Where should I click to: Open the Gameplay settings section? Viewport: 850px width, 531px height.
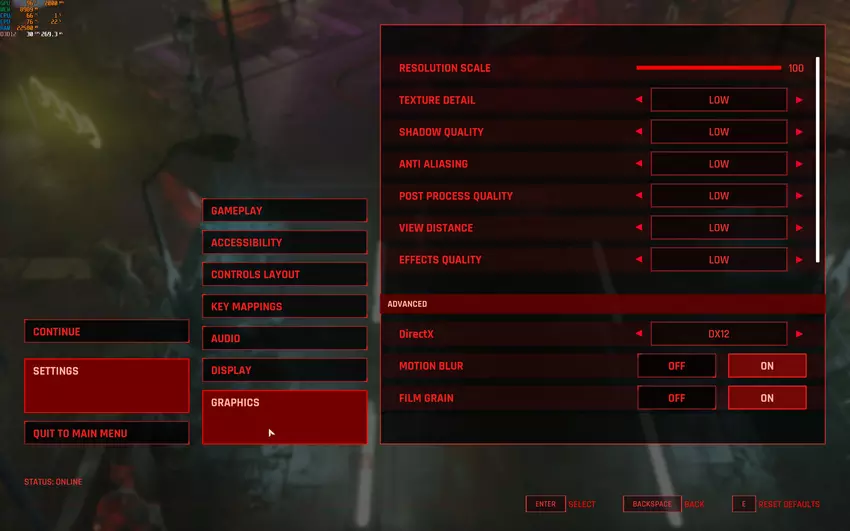coord(284,210)
